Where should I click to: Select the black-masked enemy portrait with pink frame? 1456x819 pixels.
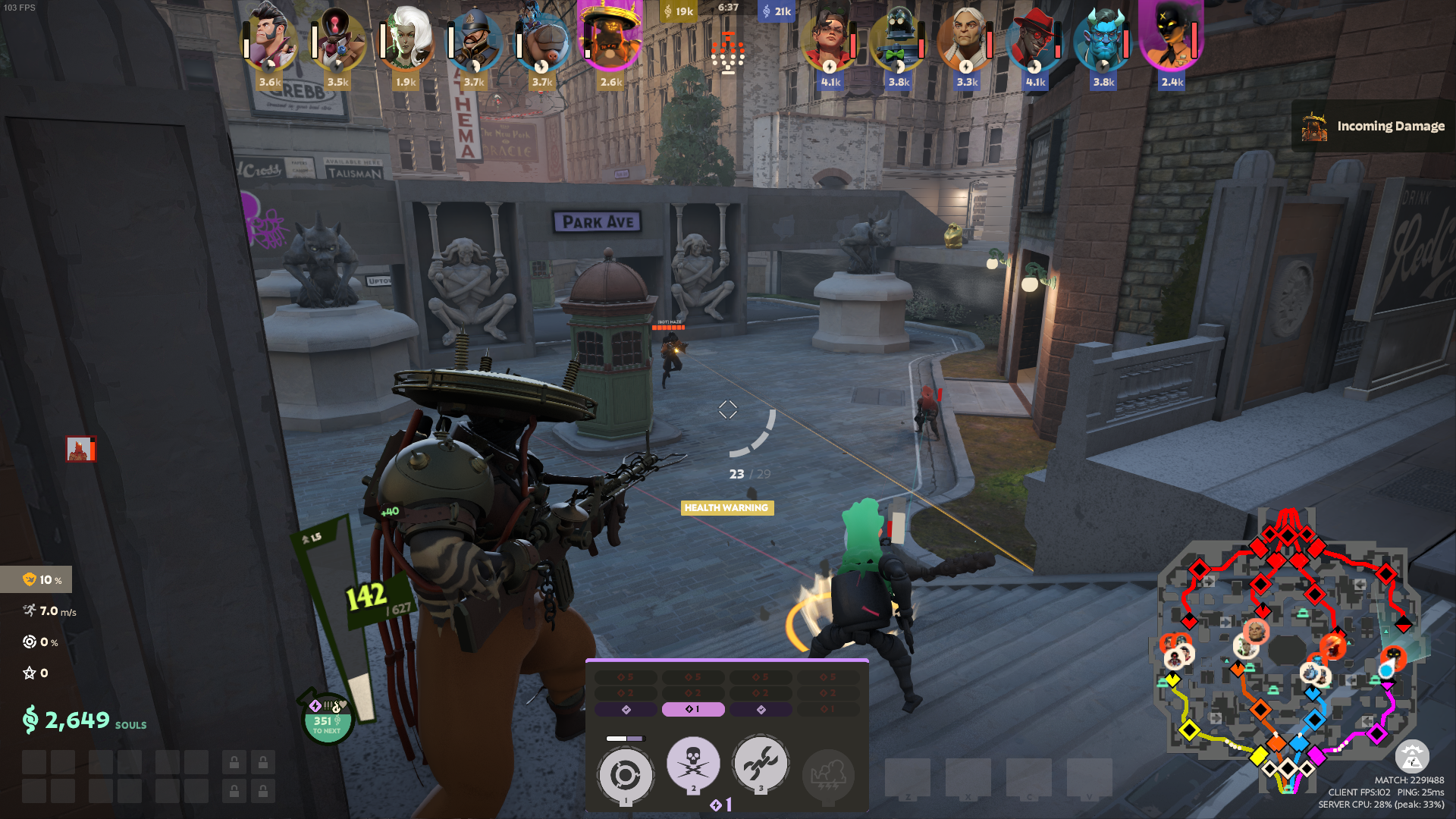click(1172, 38)
